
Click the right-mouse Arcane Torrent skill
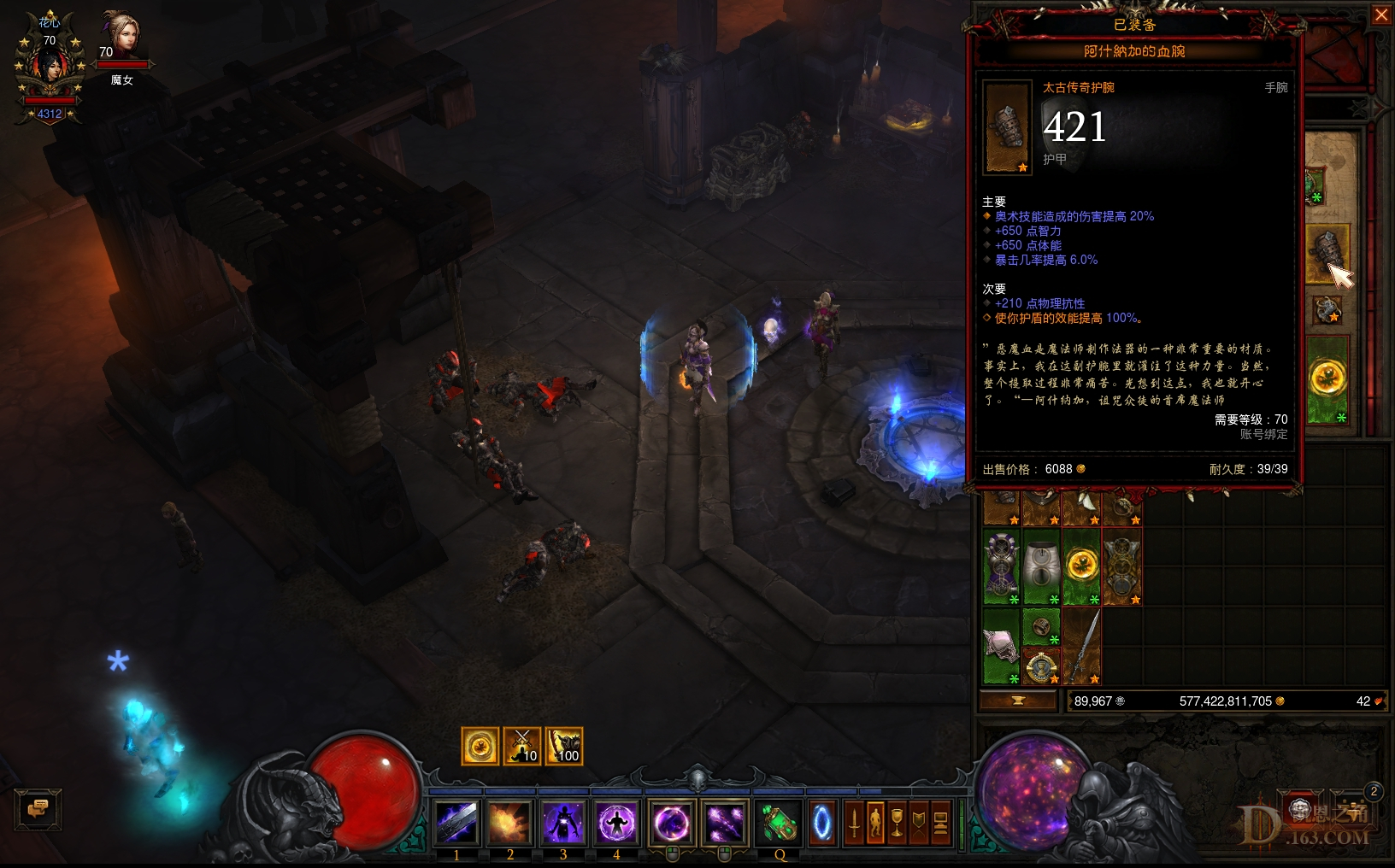pos(725,823)
